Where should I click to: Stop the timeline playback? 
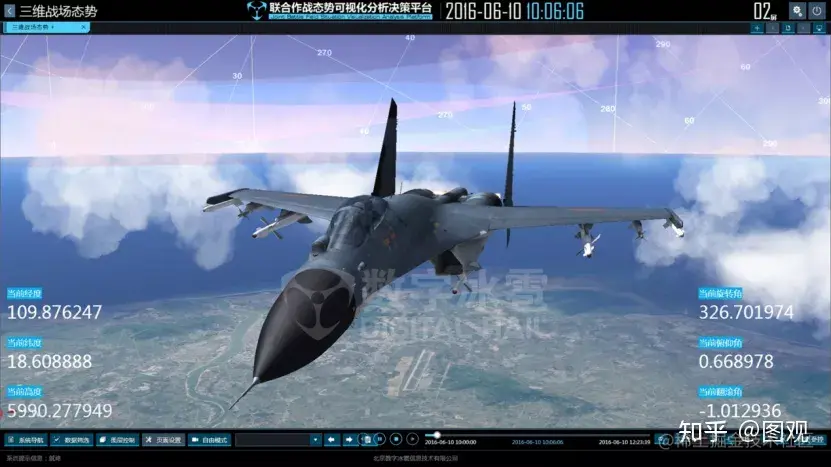tap(396, 439)
